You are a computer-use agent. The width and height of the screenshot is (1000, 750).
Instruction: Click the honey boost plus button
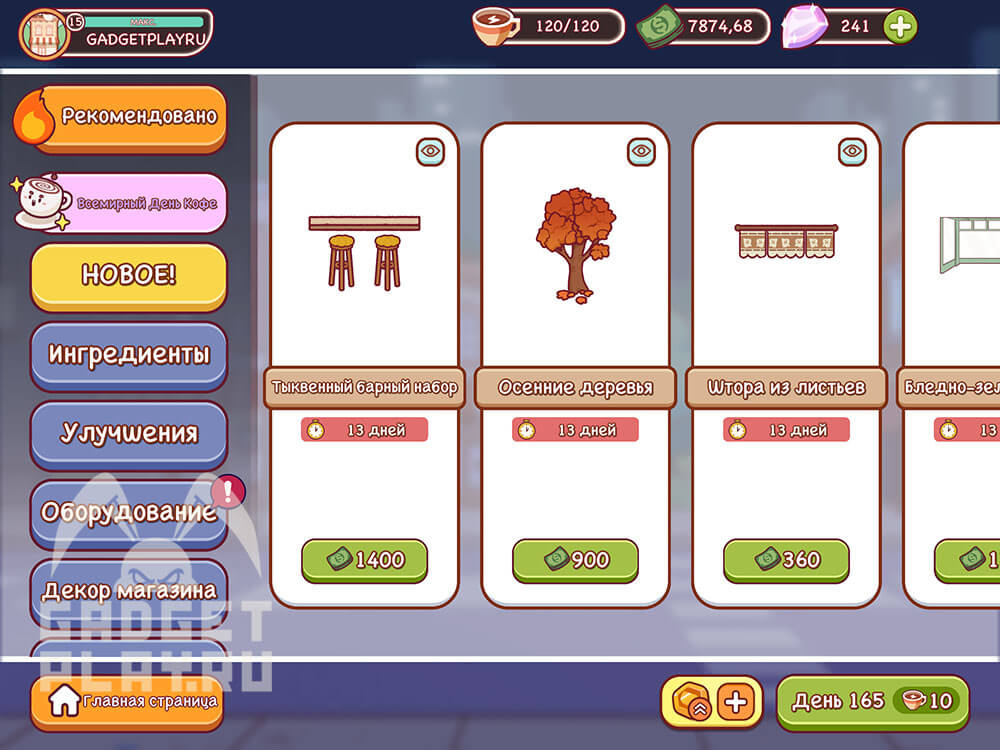click(x=736, y=702)
